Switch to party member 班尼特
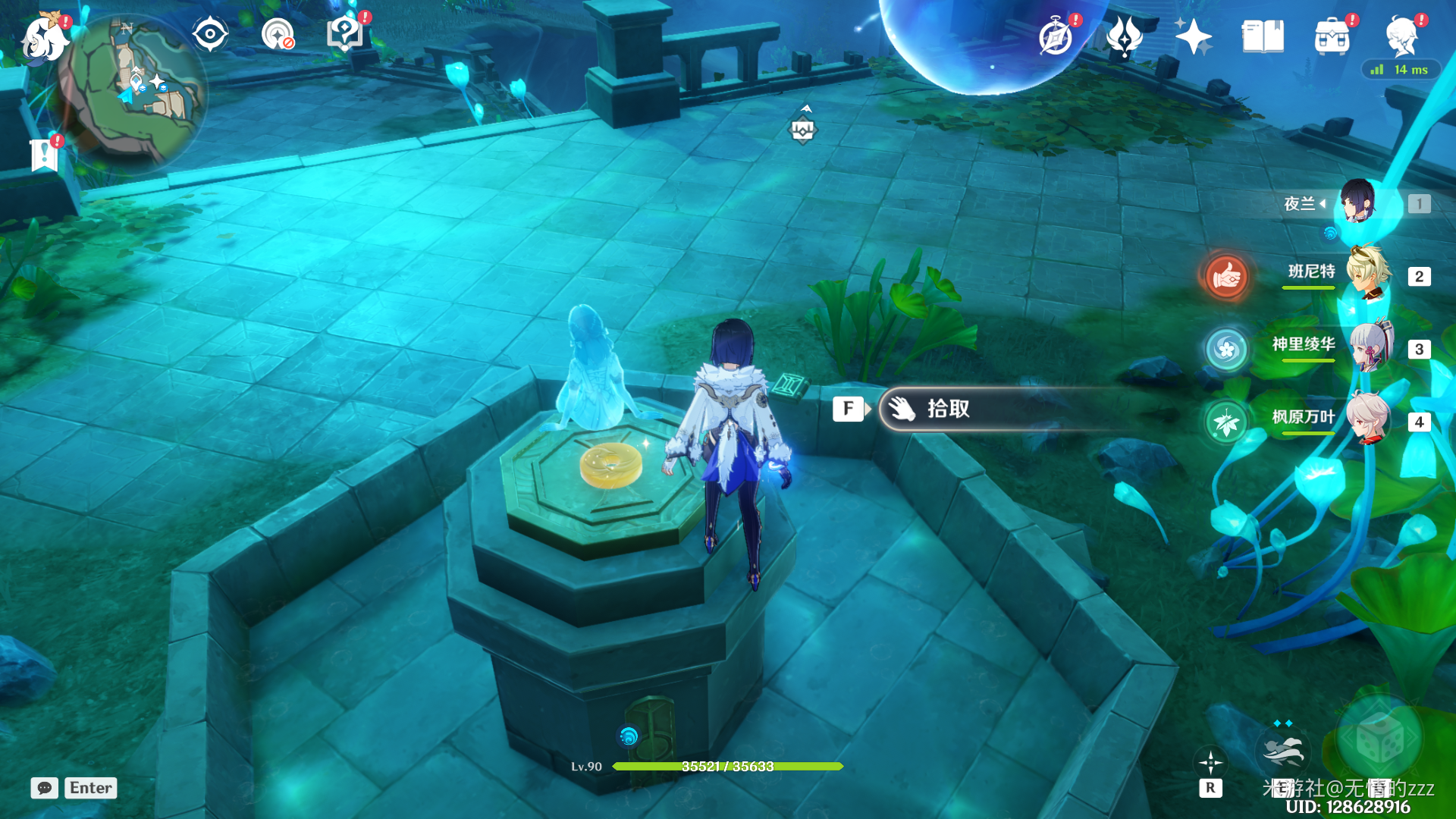Image resolution: width=1456 pixels, height=819 pixels. click(1369, 273)
